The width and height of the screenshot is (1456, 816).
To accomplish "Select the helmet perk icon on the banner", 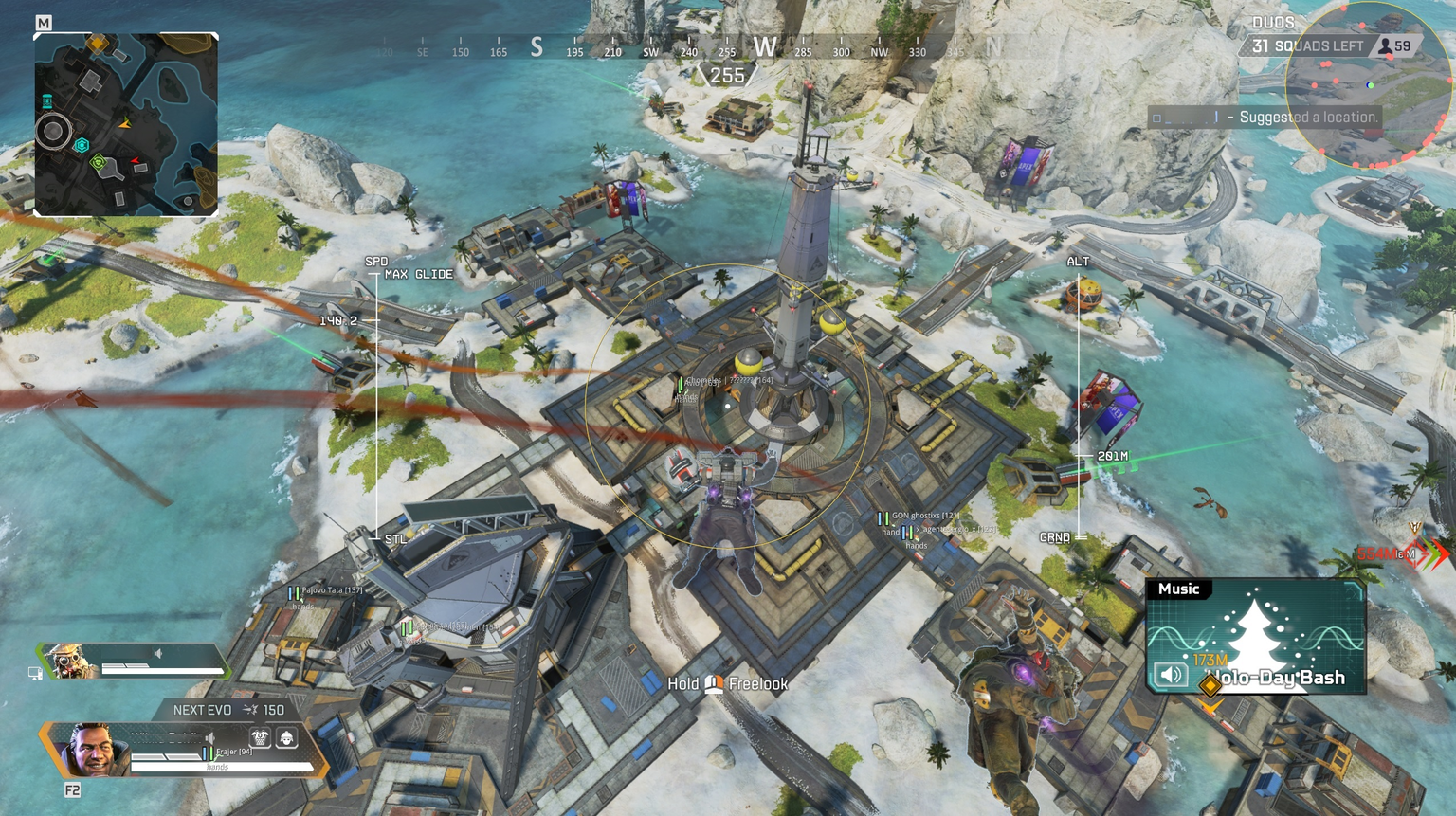I will point(286,737).
